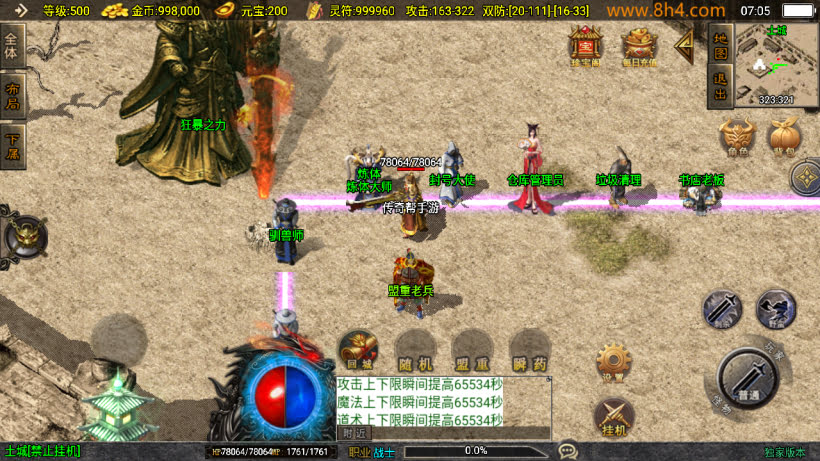This screenshot has width=820, height=461.
Task: Open the 珍宝阁 treasure shop
Action: 585,46
